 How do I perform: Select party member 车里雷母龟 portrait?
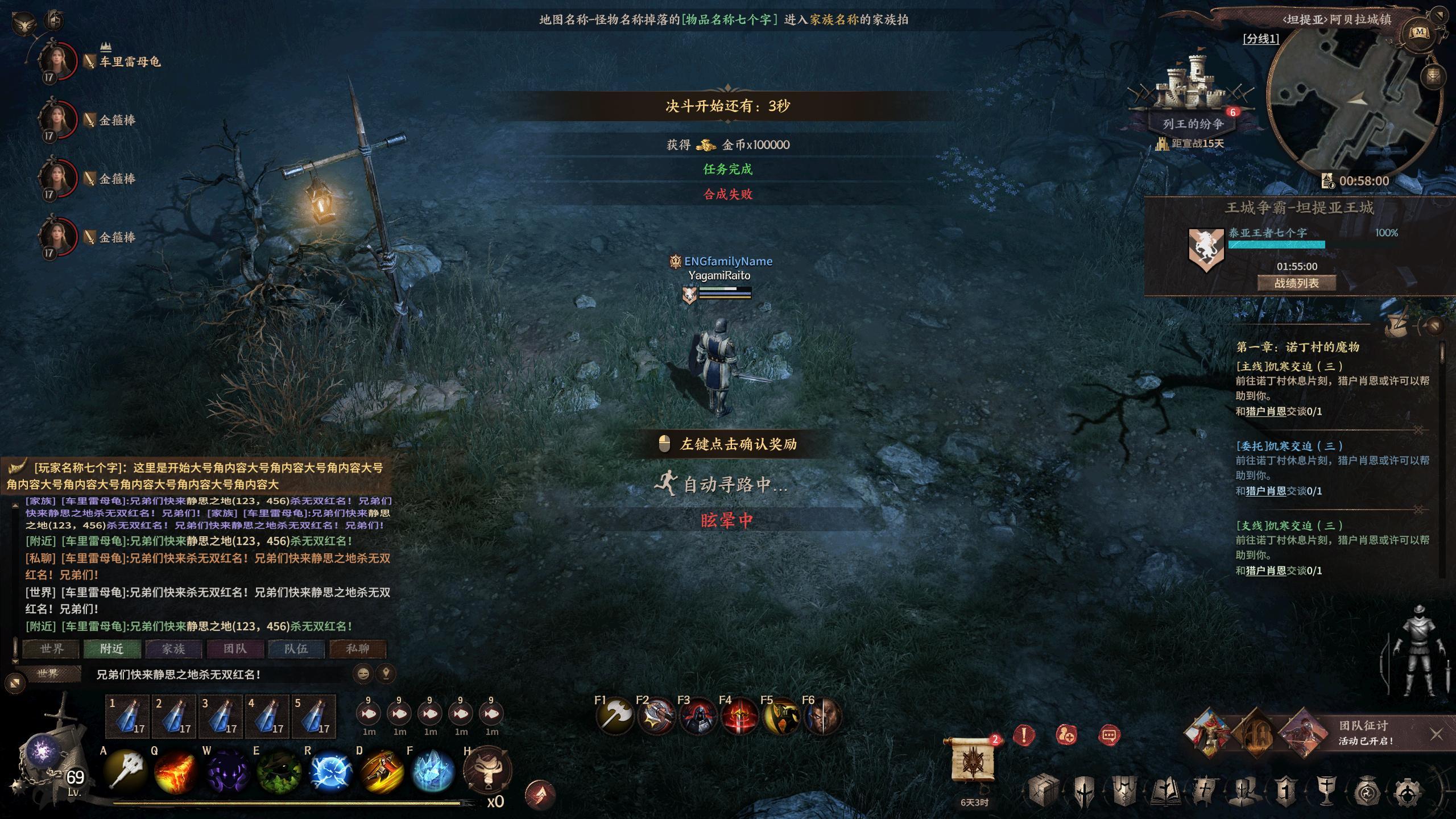[57, 61]
